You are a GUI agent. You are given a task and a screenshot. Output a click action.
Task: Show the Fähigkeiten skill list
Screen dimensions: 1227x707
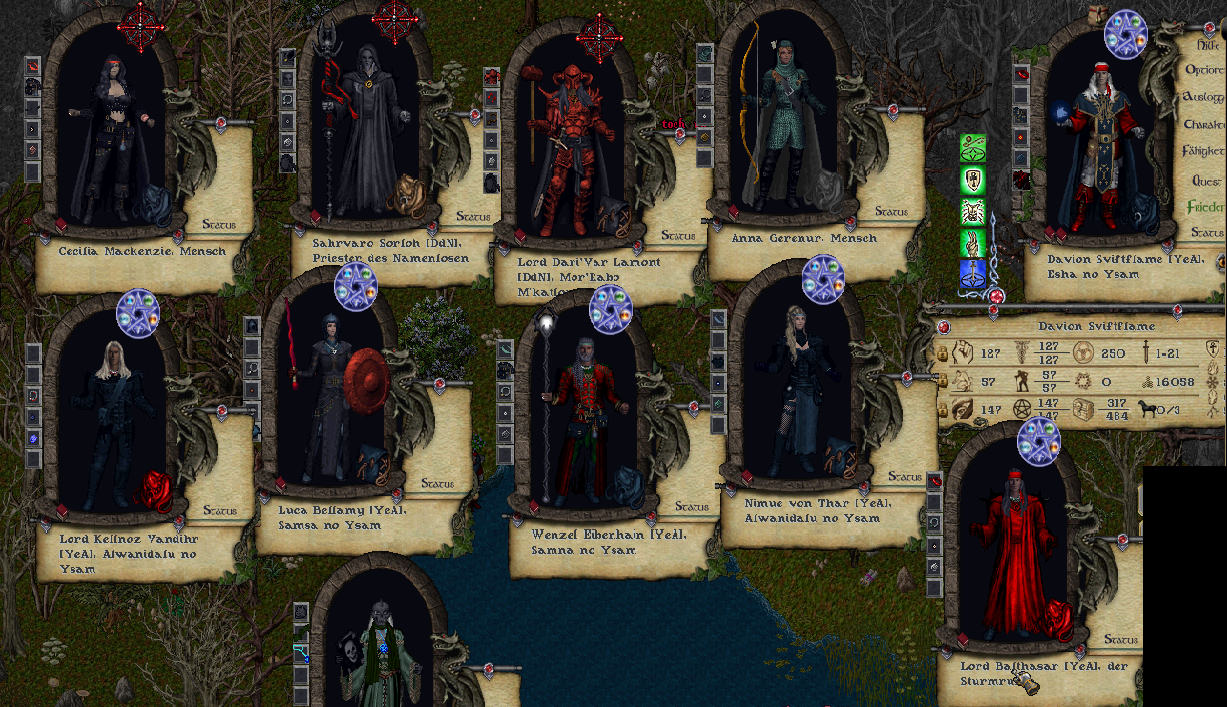(x=1205, y=152)
